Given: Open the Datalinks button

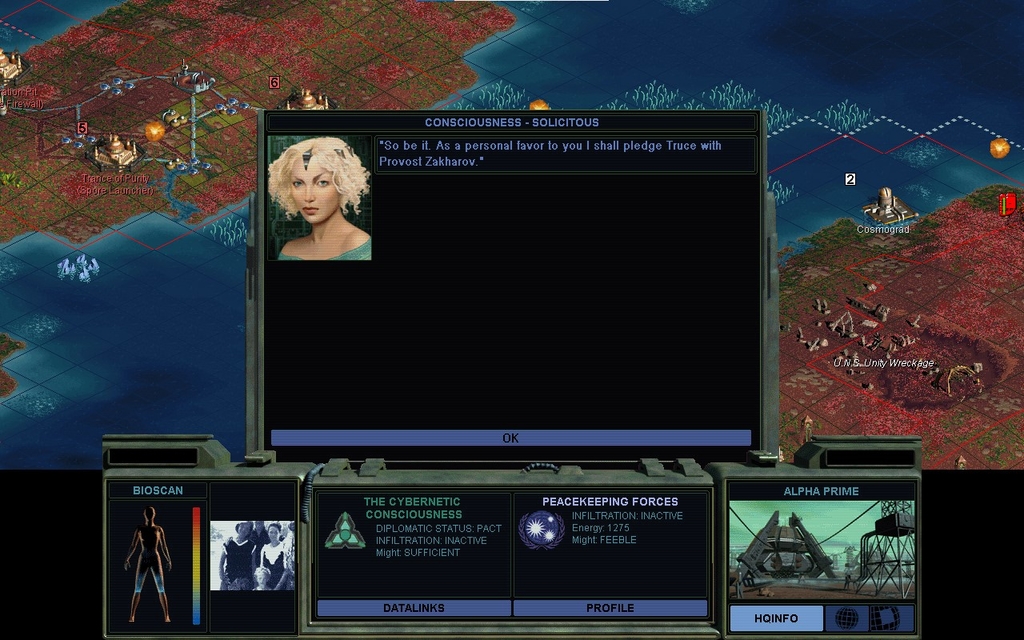Looking at the screenshot, I should click(413, 608).
